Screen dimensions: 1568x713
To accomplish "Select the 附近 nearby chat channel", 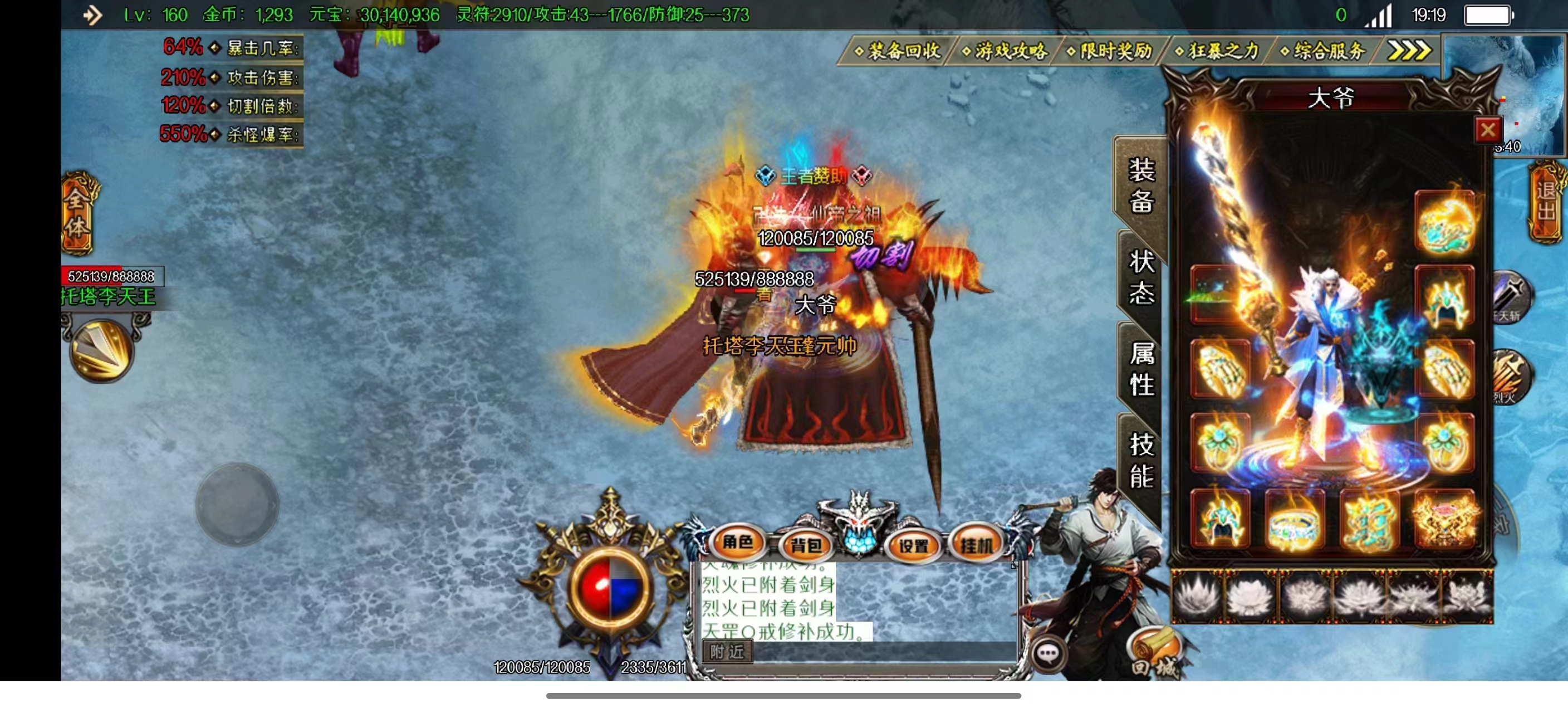I will click(727, 652).
